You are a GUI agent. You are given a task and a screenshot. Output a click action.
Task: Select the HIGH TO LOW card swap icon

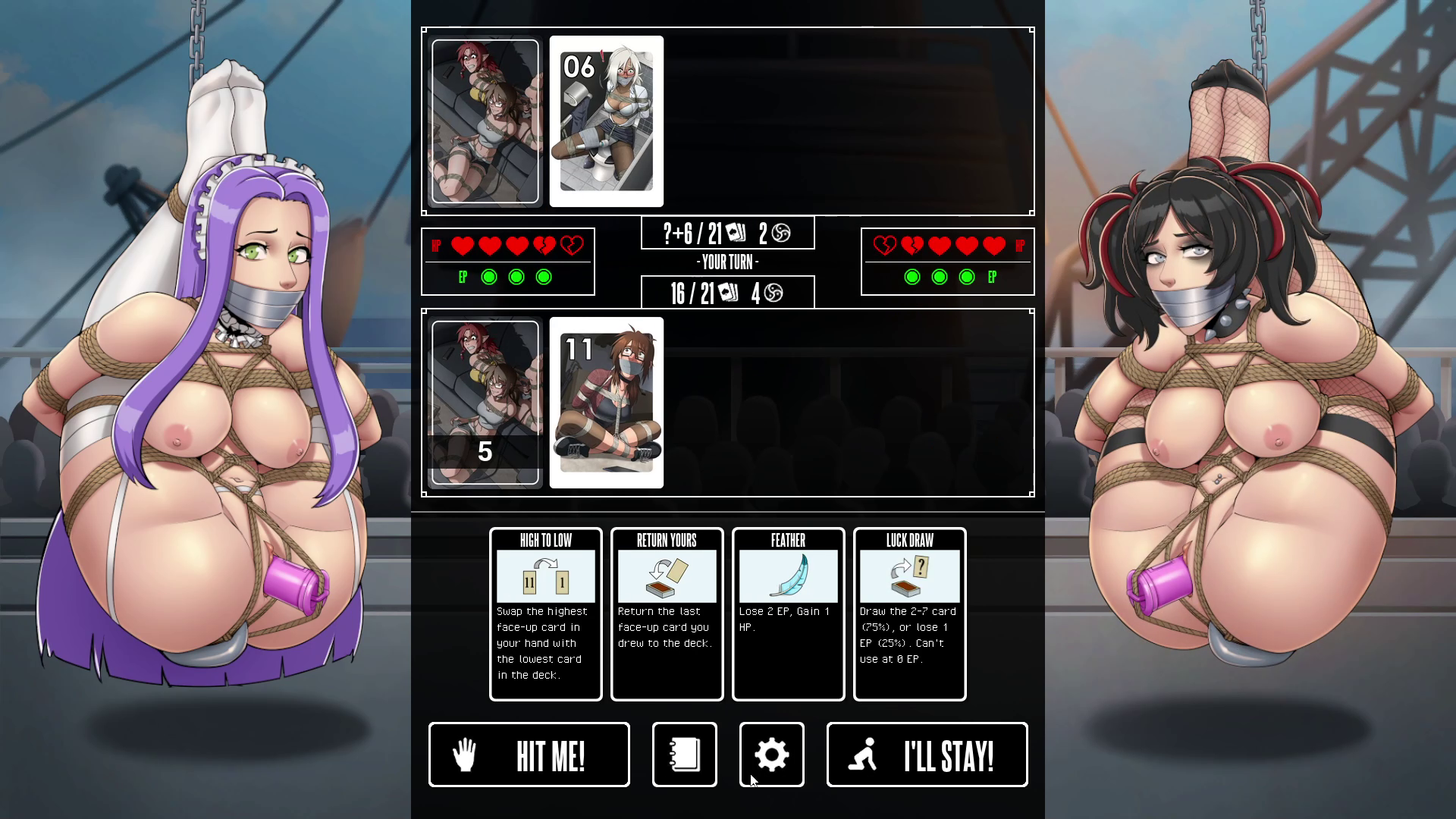tap(545, 576)
